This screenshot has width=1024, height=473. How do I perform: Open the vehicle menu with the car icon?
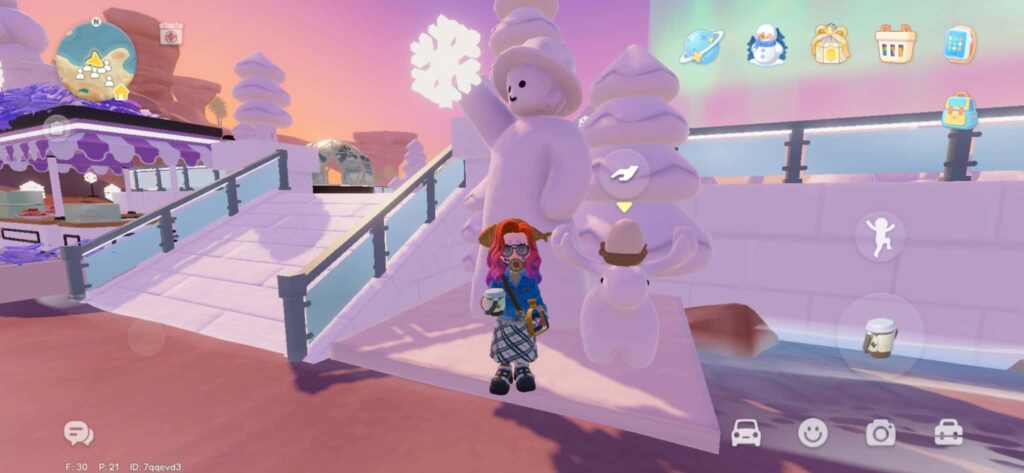746,432
